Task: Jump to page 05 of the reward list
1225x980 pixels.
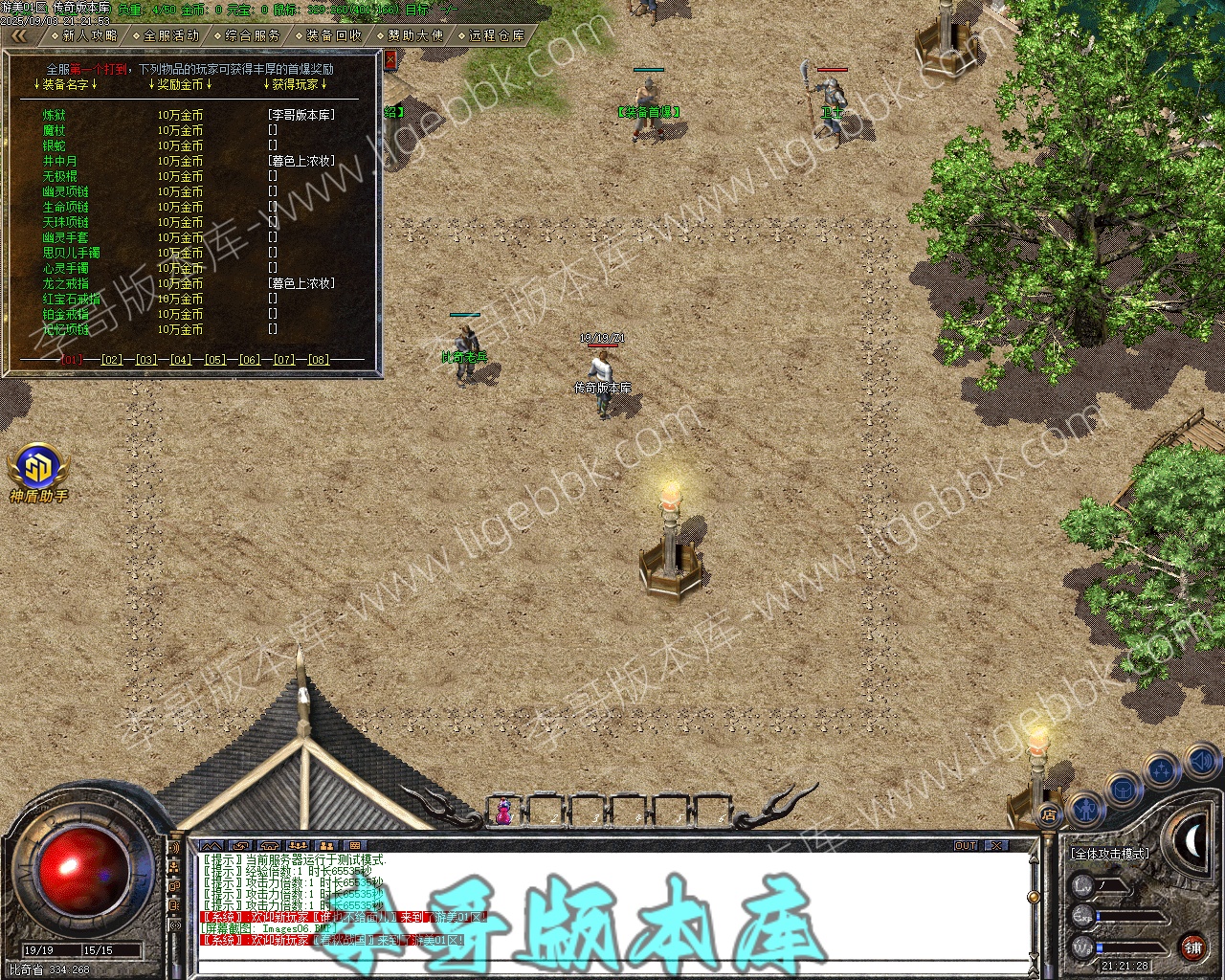Action: click(215, 360)
